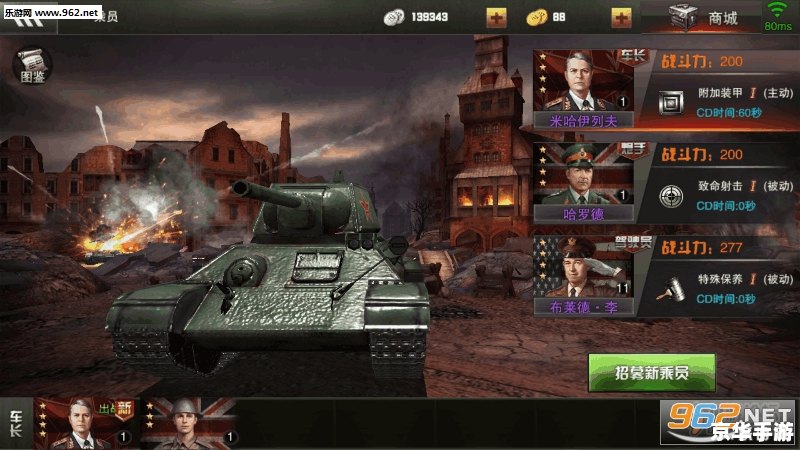Choose the British helmeted soldier card
Screen dimensions: 800x450
click(x=188, y=422)
